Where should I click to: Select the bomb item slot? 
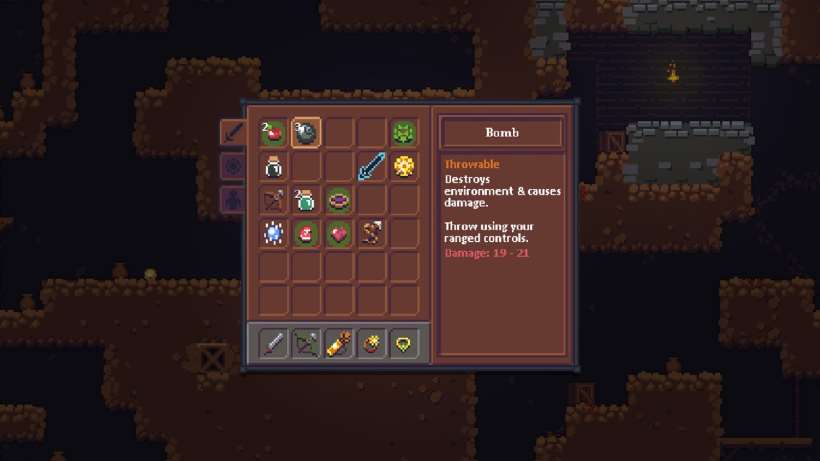(306, 133)
